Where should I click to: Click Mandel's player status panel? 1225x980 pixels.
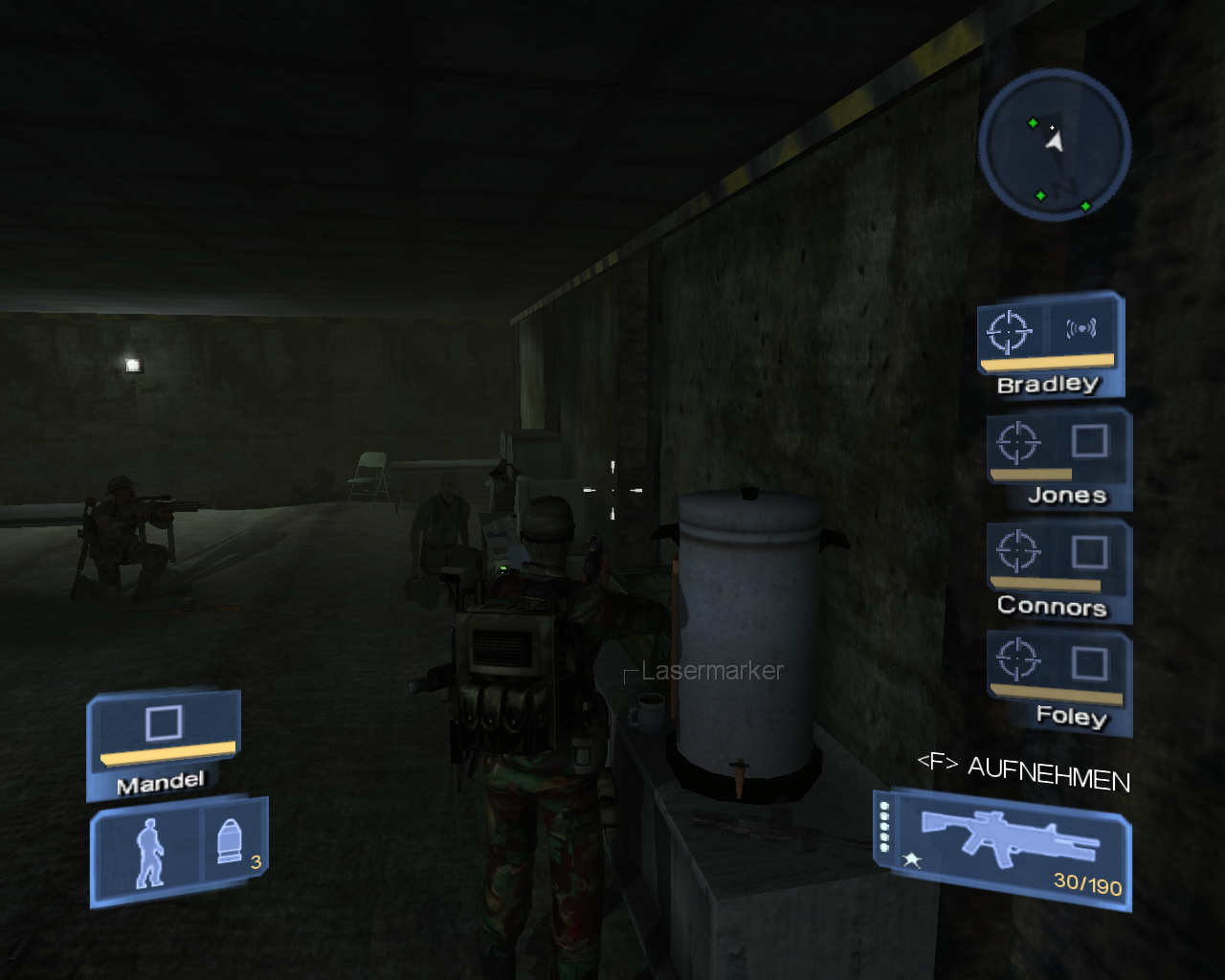tap(164, 744)
